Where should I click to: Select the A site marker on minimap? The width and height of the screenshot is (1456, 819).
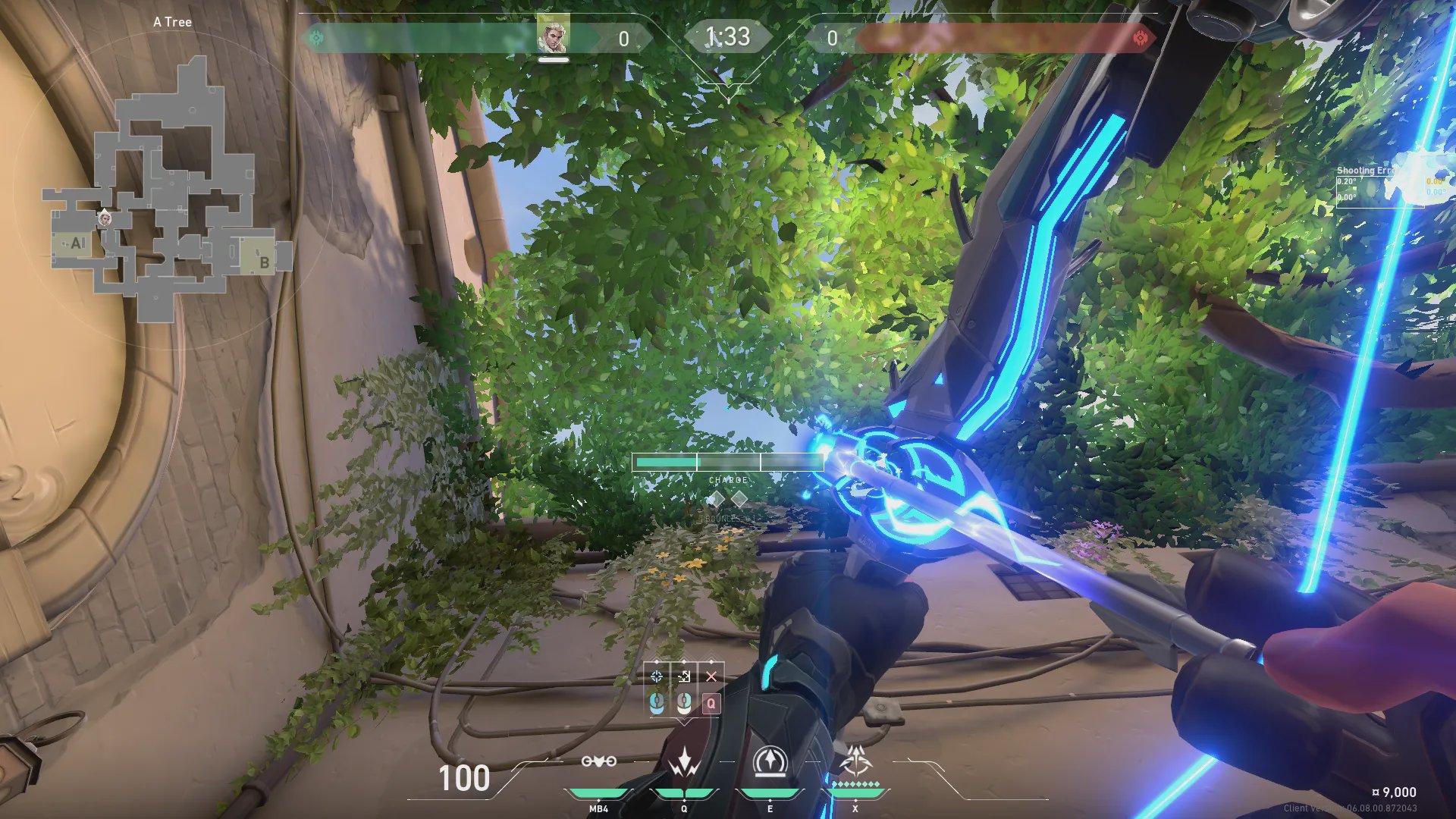pos(76,243)
